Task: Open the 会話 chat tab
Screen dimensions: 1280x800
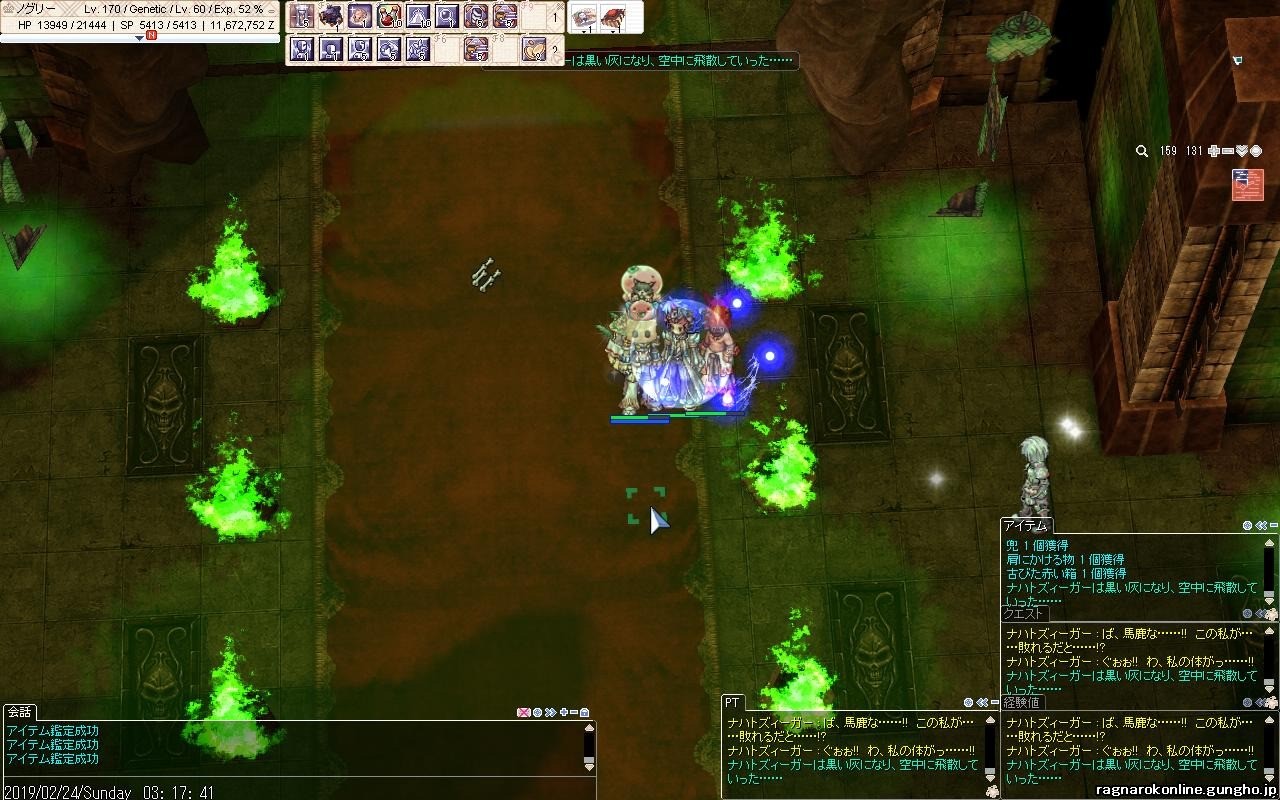Action: pos(19,712)
